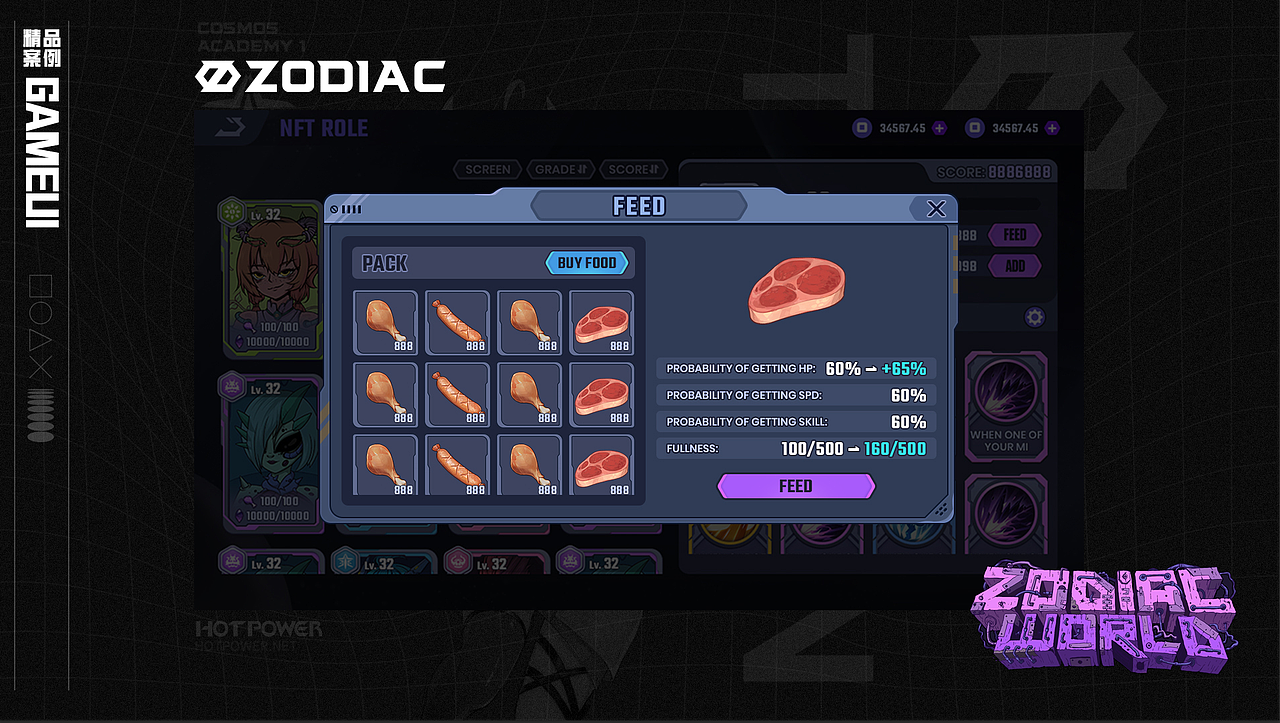
Task: Select the orange-haired character card
Action: click(272, 280)
